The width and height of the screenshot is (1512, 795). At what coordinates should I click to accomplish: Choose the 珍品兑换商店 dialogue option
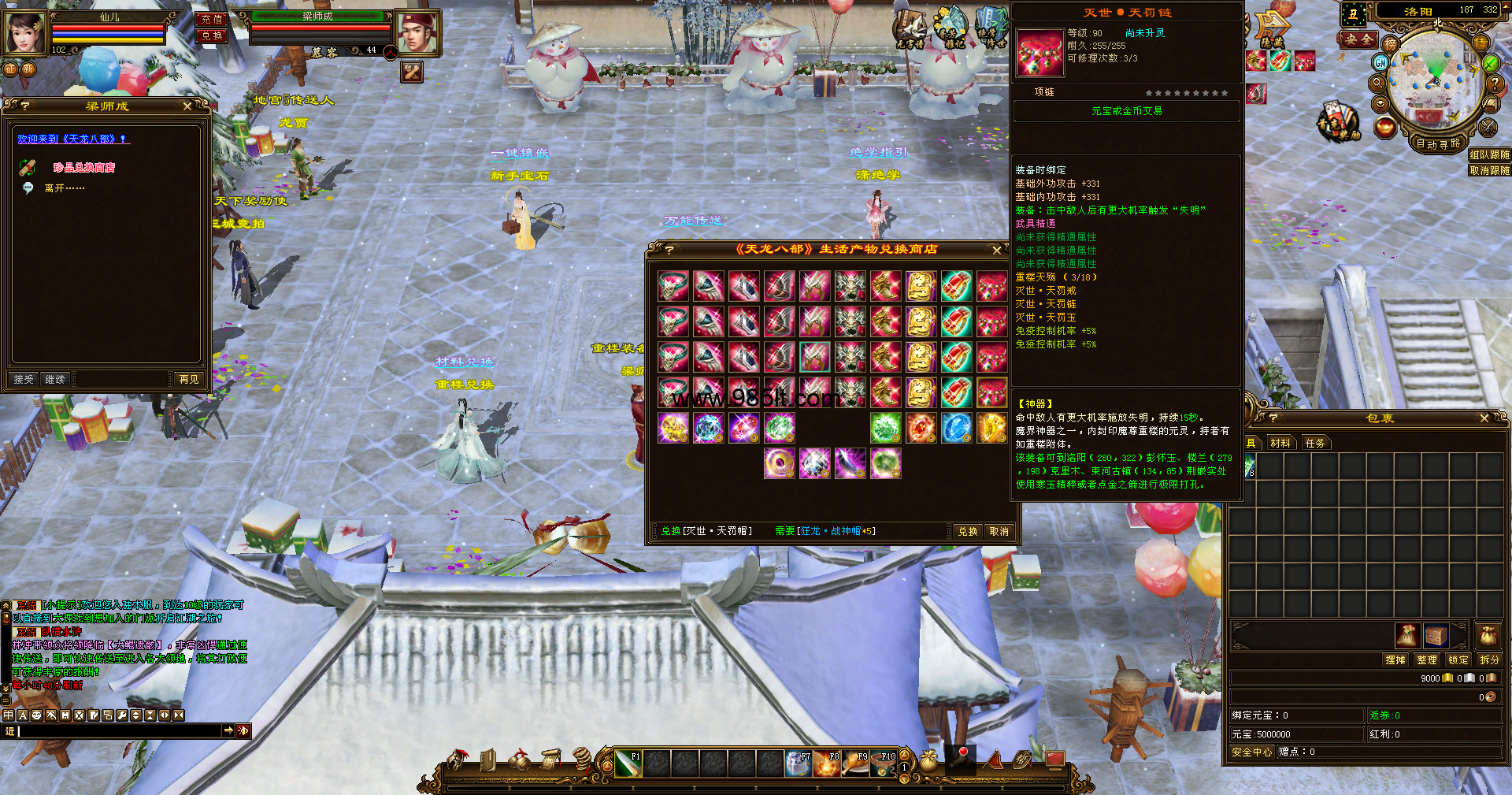point(83,168)
